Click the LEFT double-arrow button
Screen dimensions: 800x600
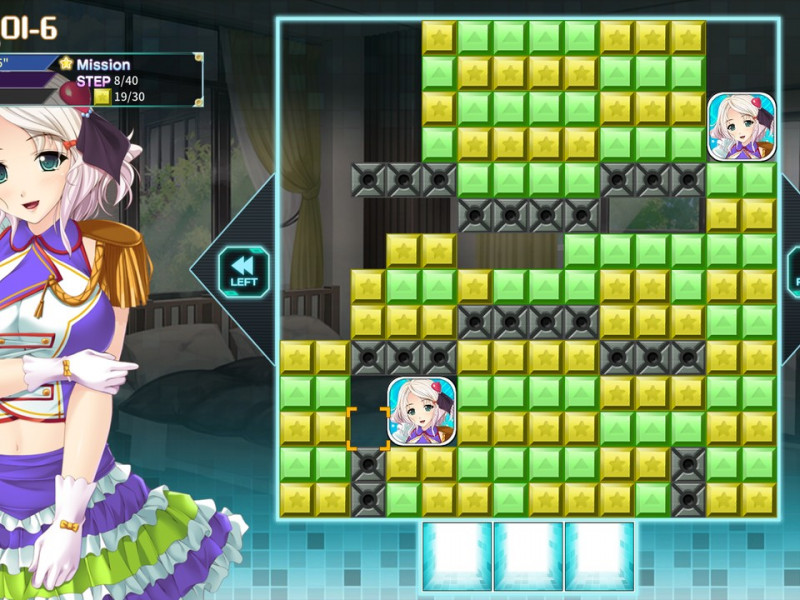pyautogui.click(x=244, y=270)
